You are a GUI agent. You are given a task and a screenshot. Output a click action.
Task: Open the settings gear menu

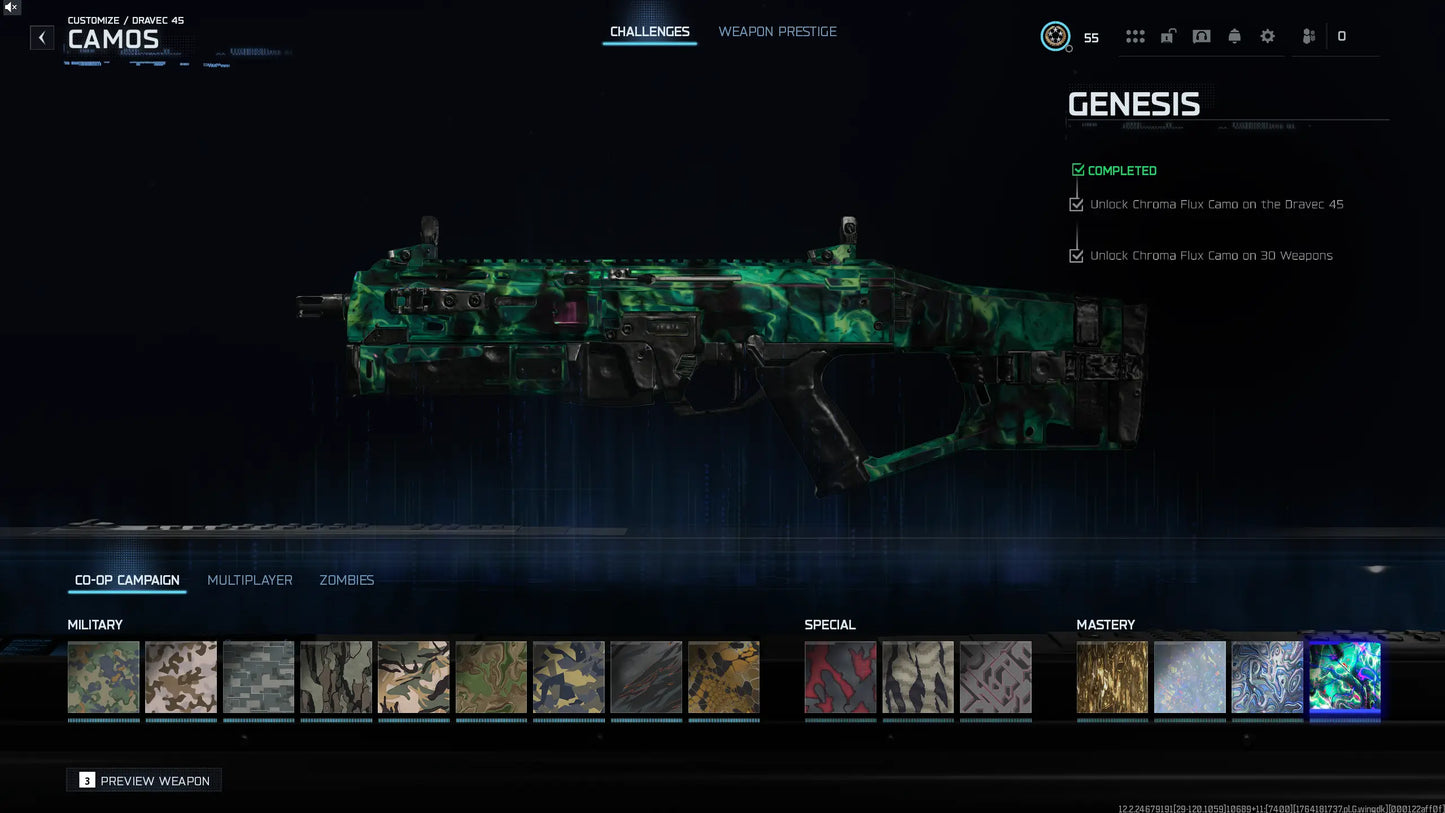(1267, 35)
